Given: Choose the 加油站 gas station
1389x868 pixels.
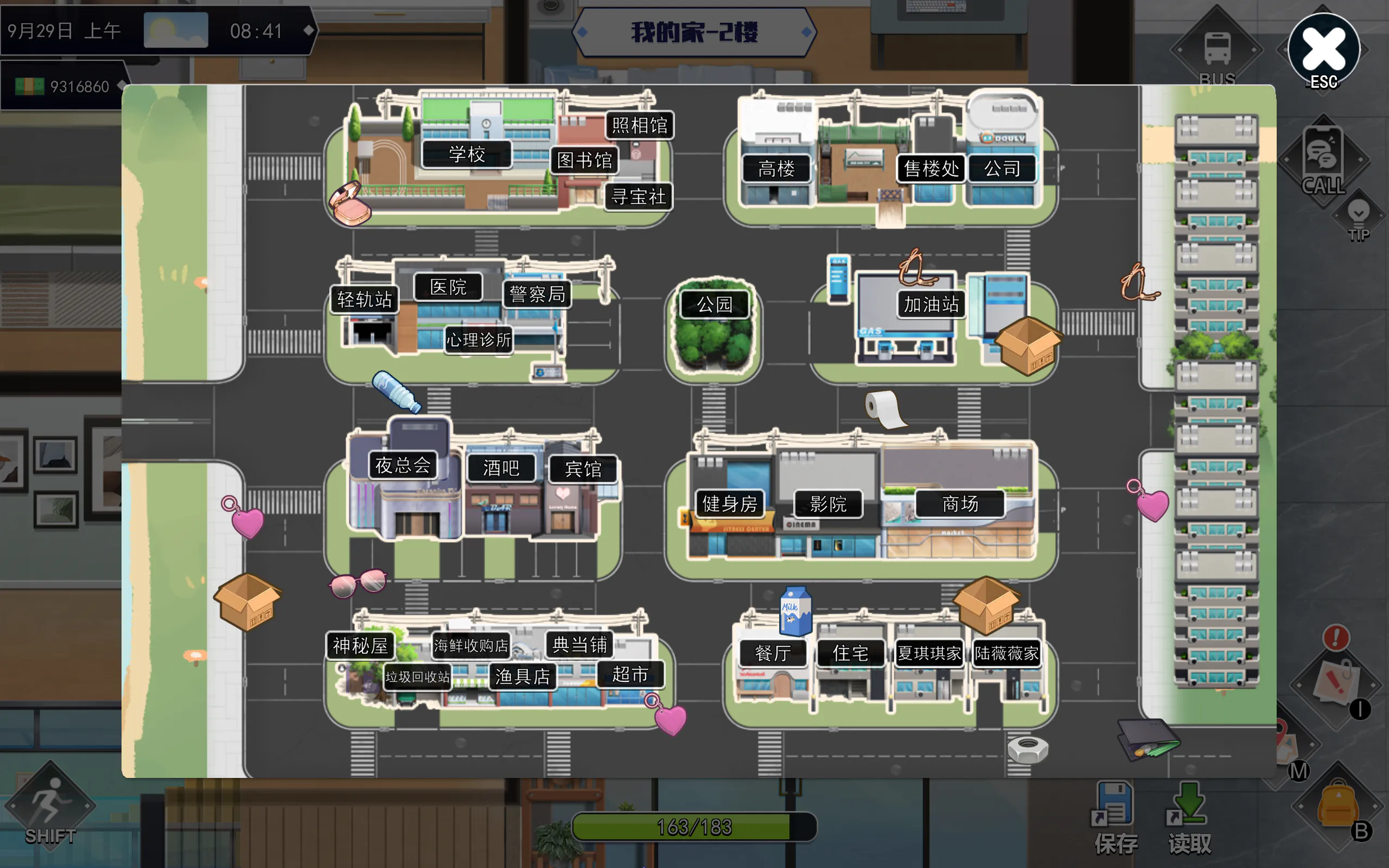Looking at the screenshot, I should [x=931, y=304].
